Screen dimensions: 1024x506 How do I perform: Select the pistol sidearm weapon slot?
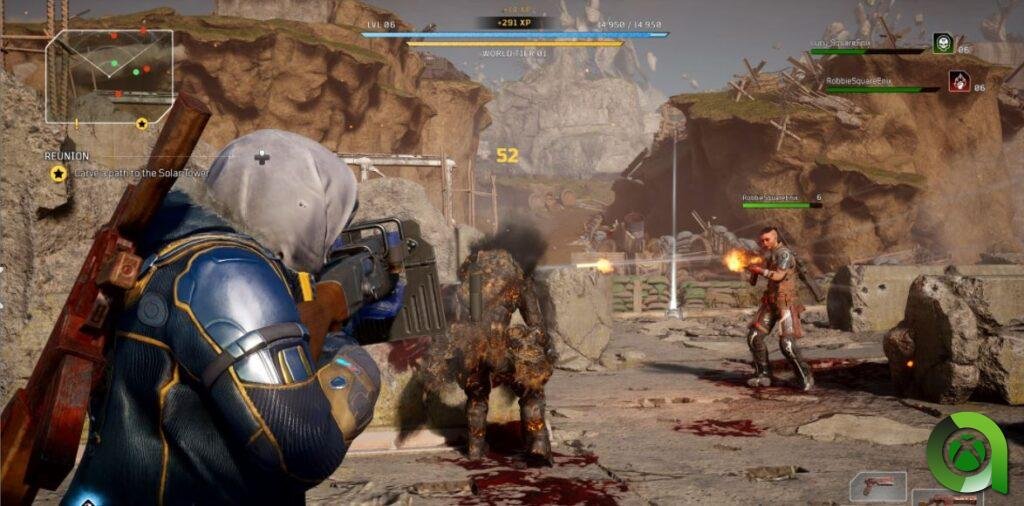877,486
